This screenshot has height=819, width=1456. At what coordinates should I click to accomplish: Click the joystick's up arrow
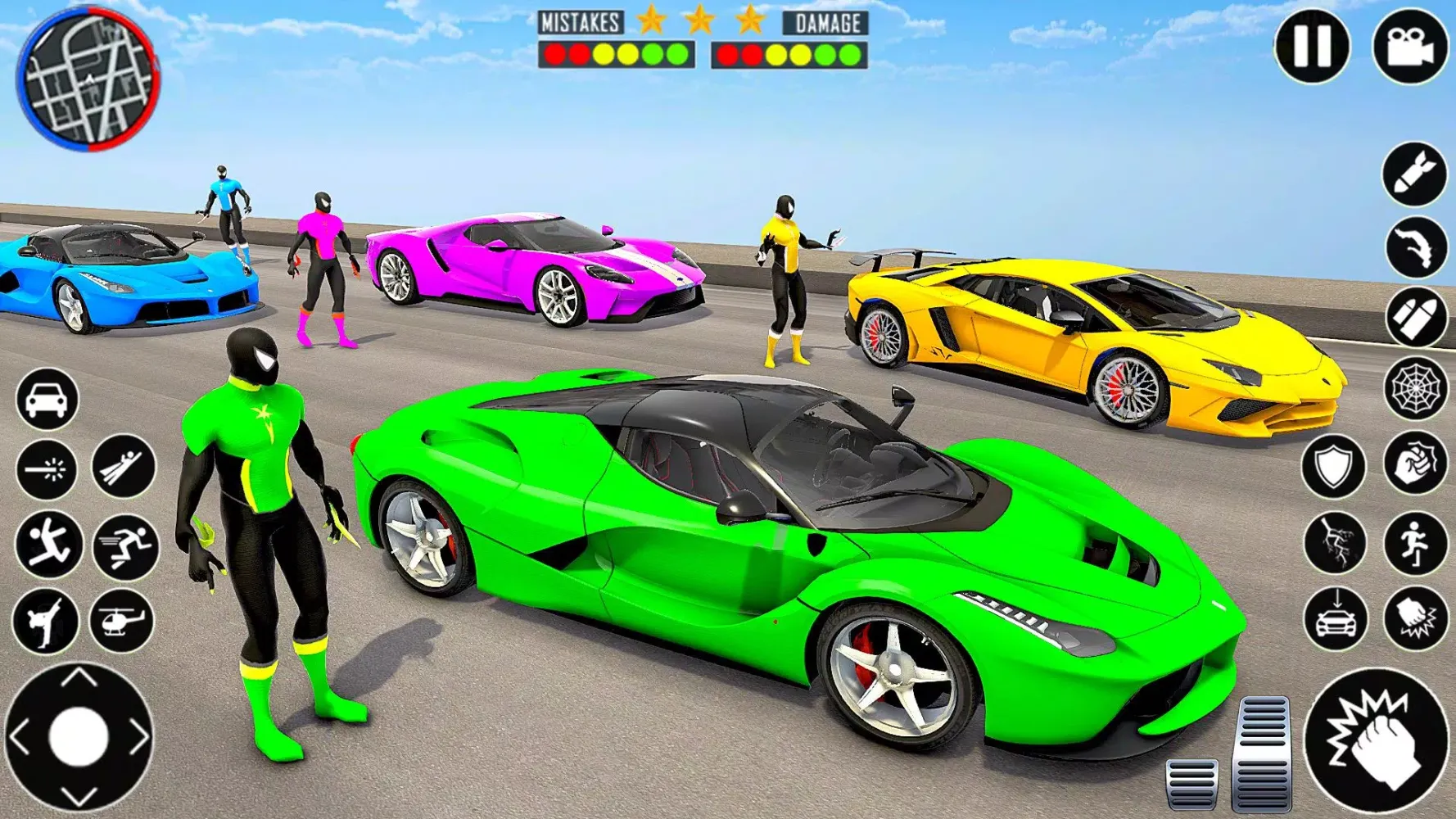click(79, 678)
